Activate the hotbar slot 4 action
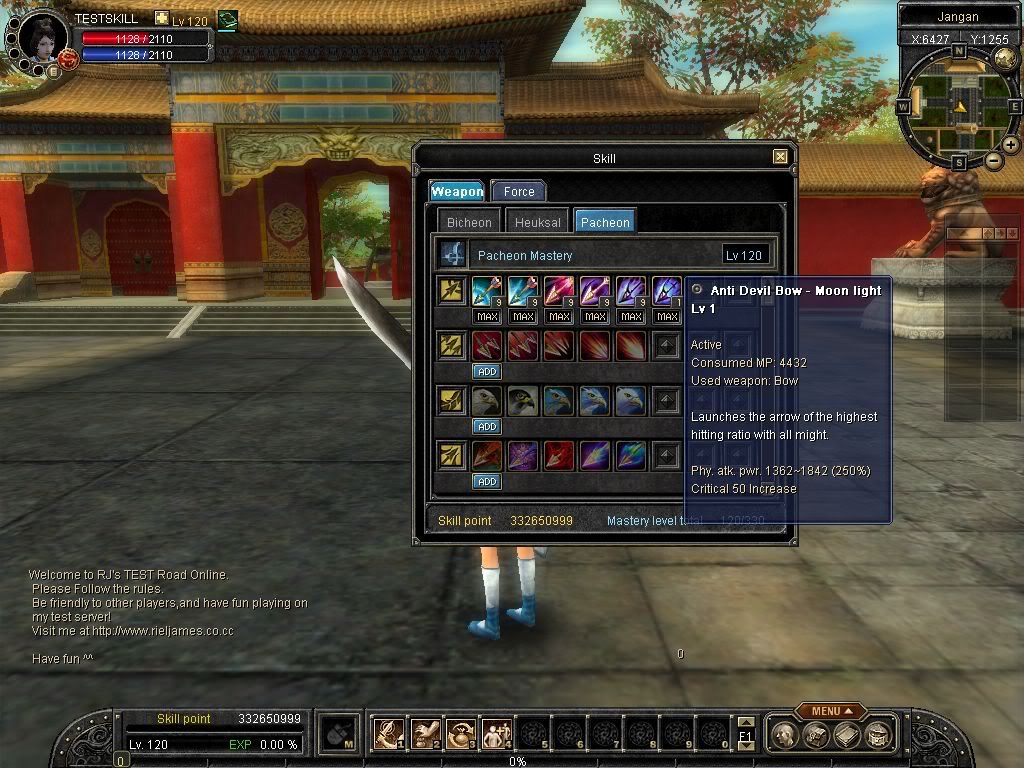This screenshot has width=1024, height=768. pyautogui.click(x=495, y=734)
